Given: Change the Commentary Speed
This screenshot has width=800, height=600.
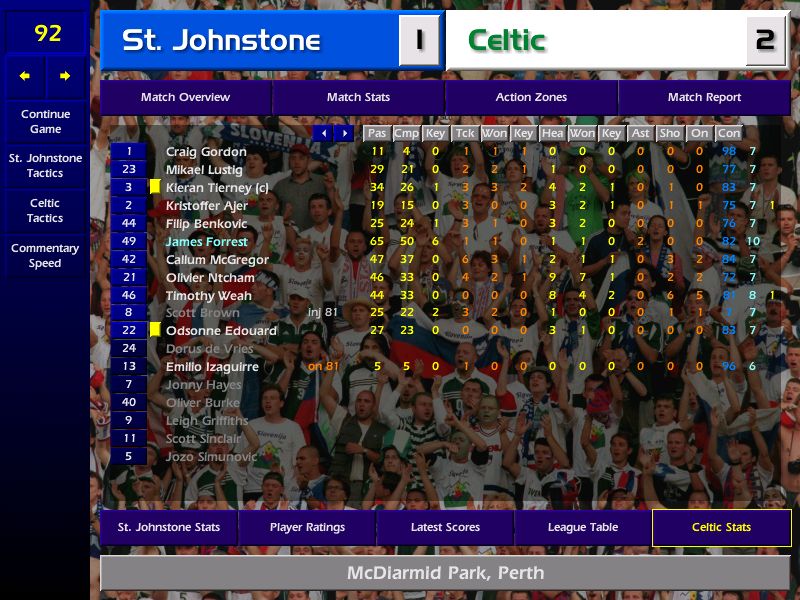Looking at the screenshot, I should pos(45,256).
